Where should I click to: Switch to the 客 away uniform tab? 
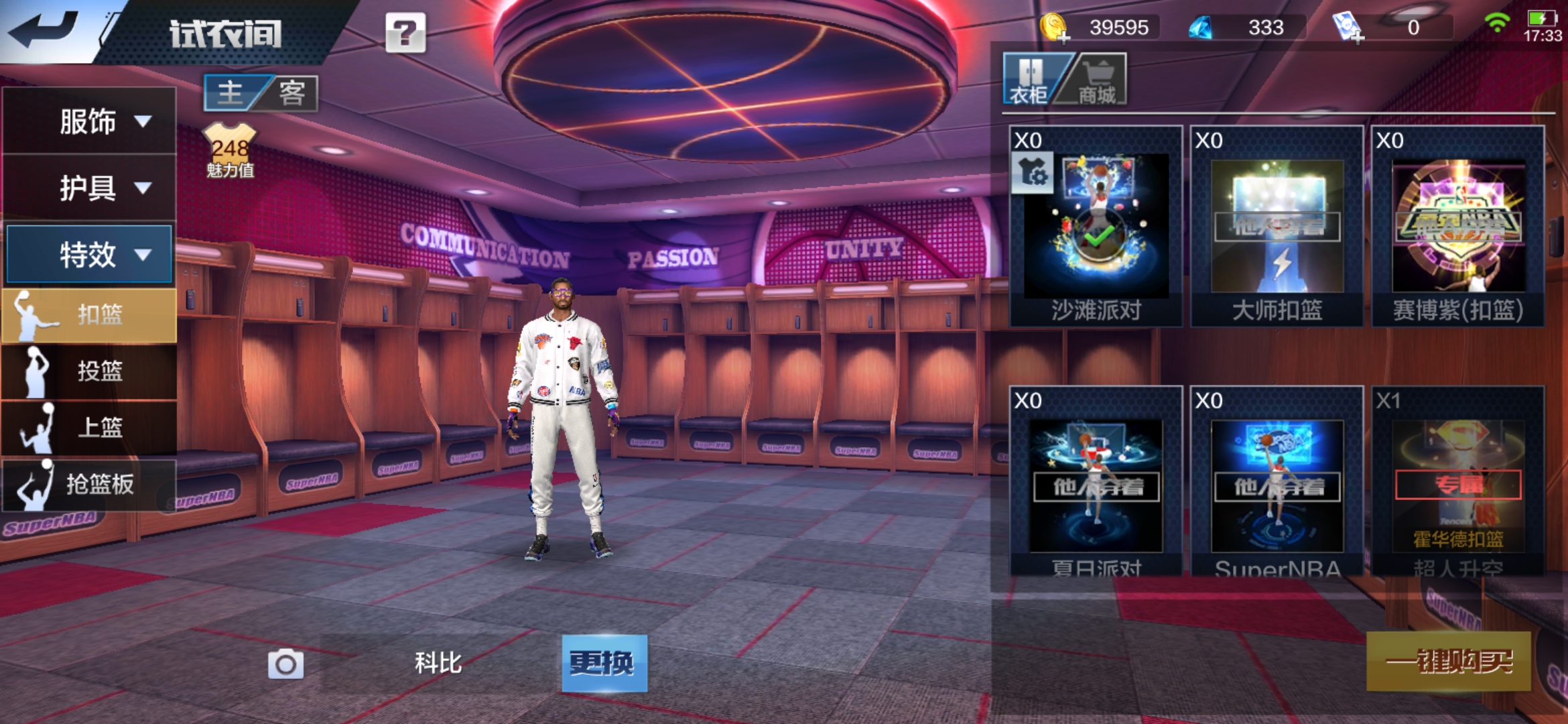(292, 93)
